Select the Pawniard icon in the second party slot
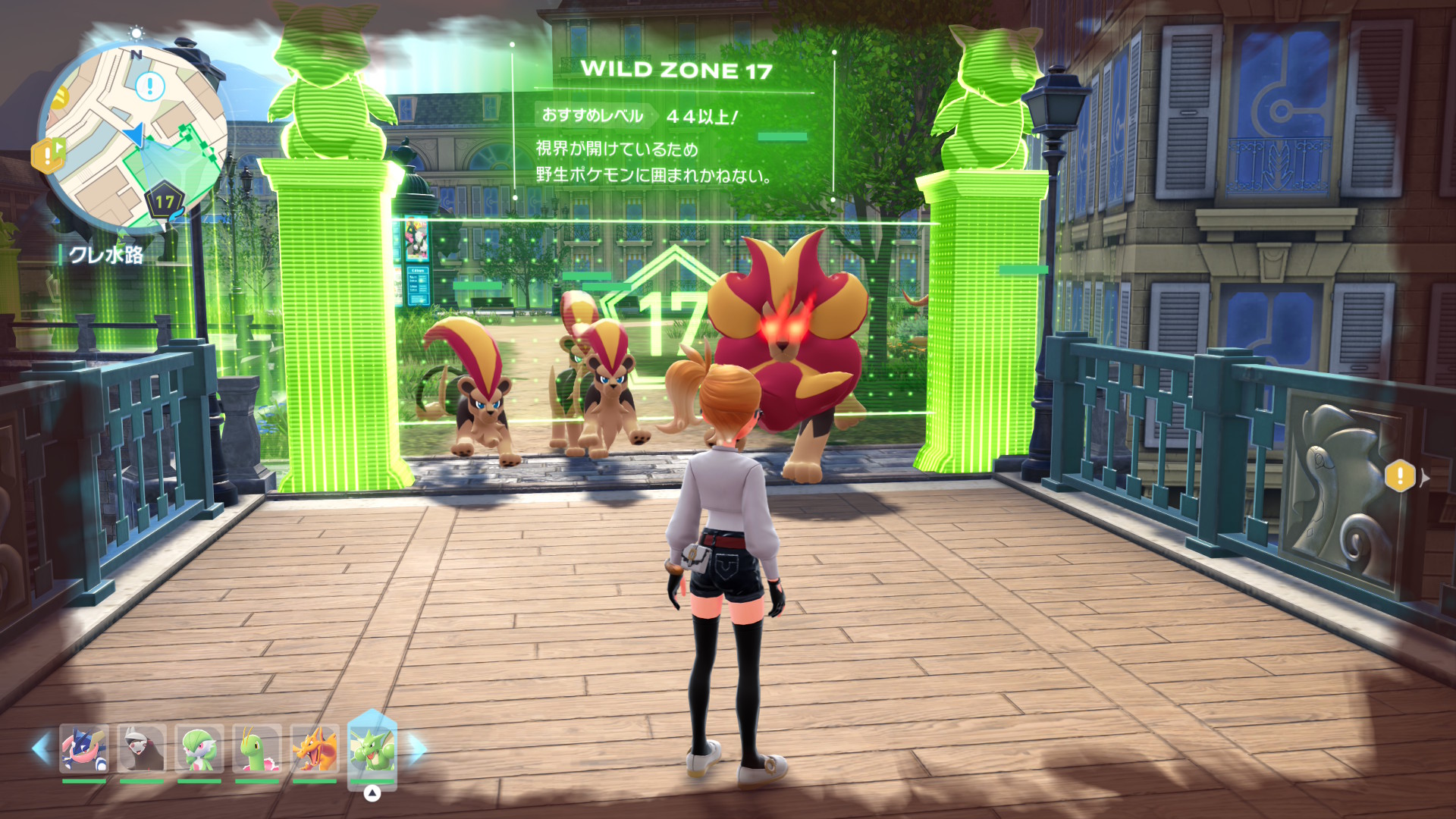The width and height of the screenshot is (1456, 819). point(141,748)
